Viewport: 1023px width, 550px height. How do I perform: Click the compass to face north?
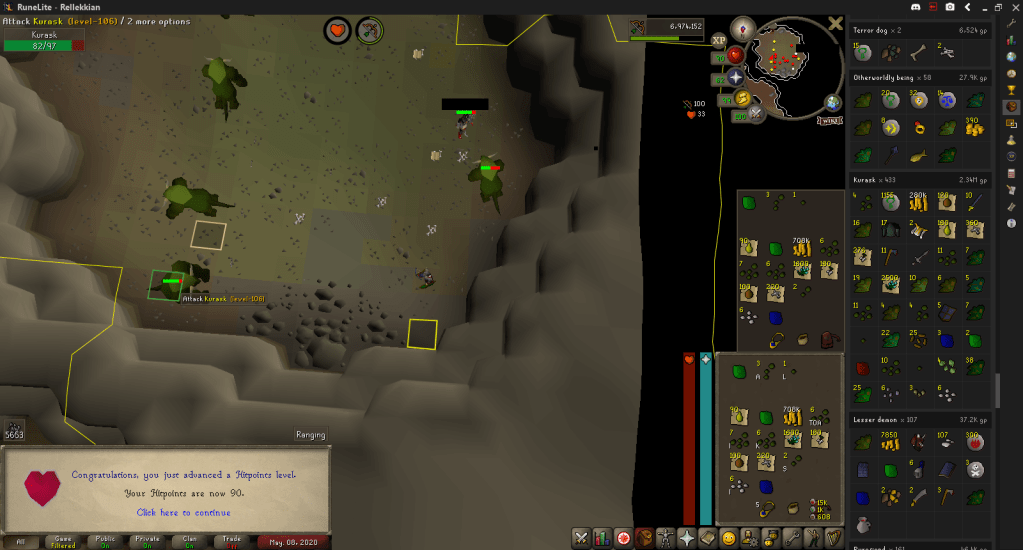pos(741,27)
